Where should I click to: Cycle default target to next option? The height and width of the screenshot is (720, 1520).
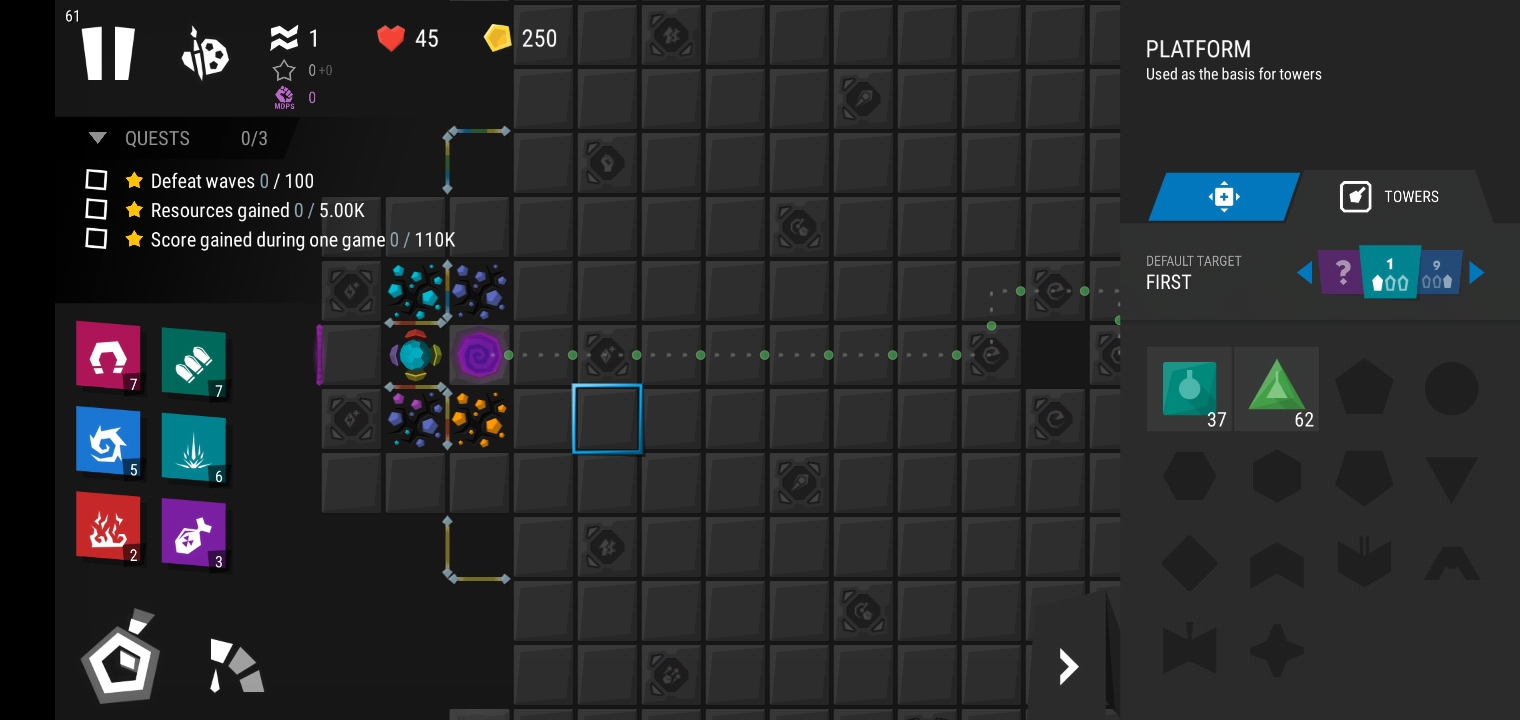point(1476,272)
